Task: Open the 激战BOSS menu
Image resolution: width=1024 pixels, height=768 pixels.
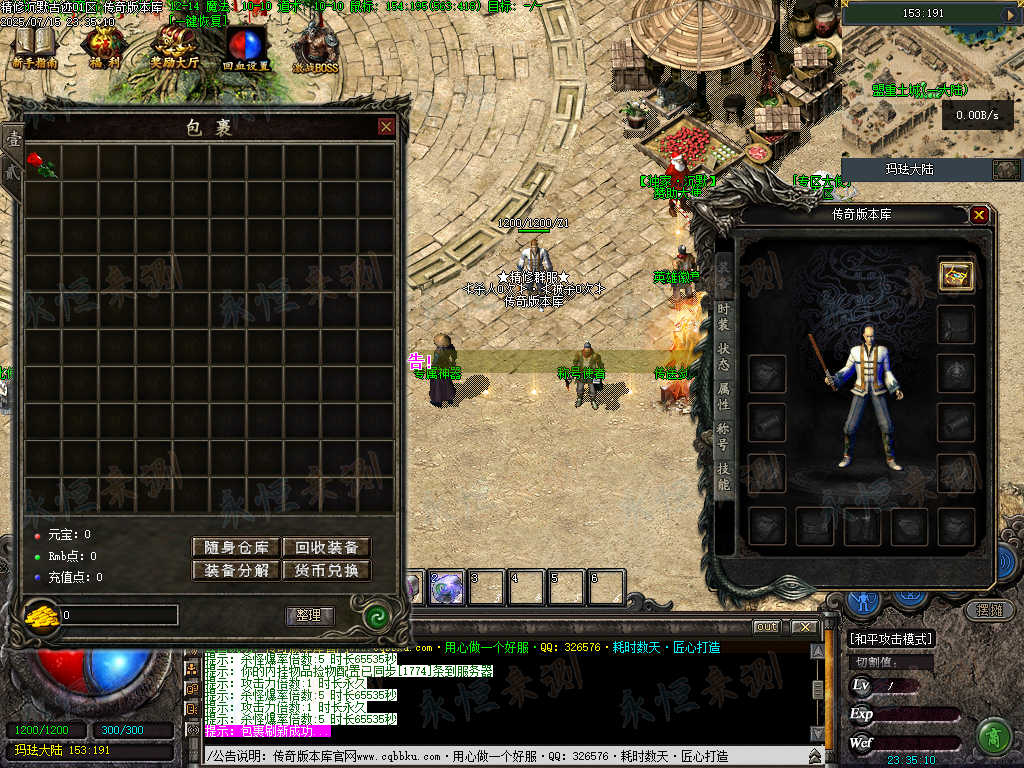Action: click(315, 47)
